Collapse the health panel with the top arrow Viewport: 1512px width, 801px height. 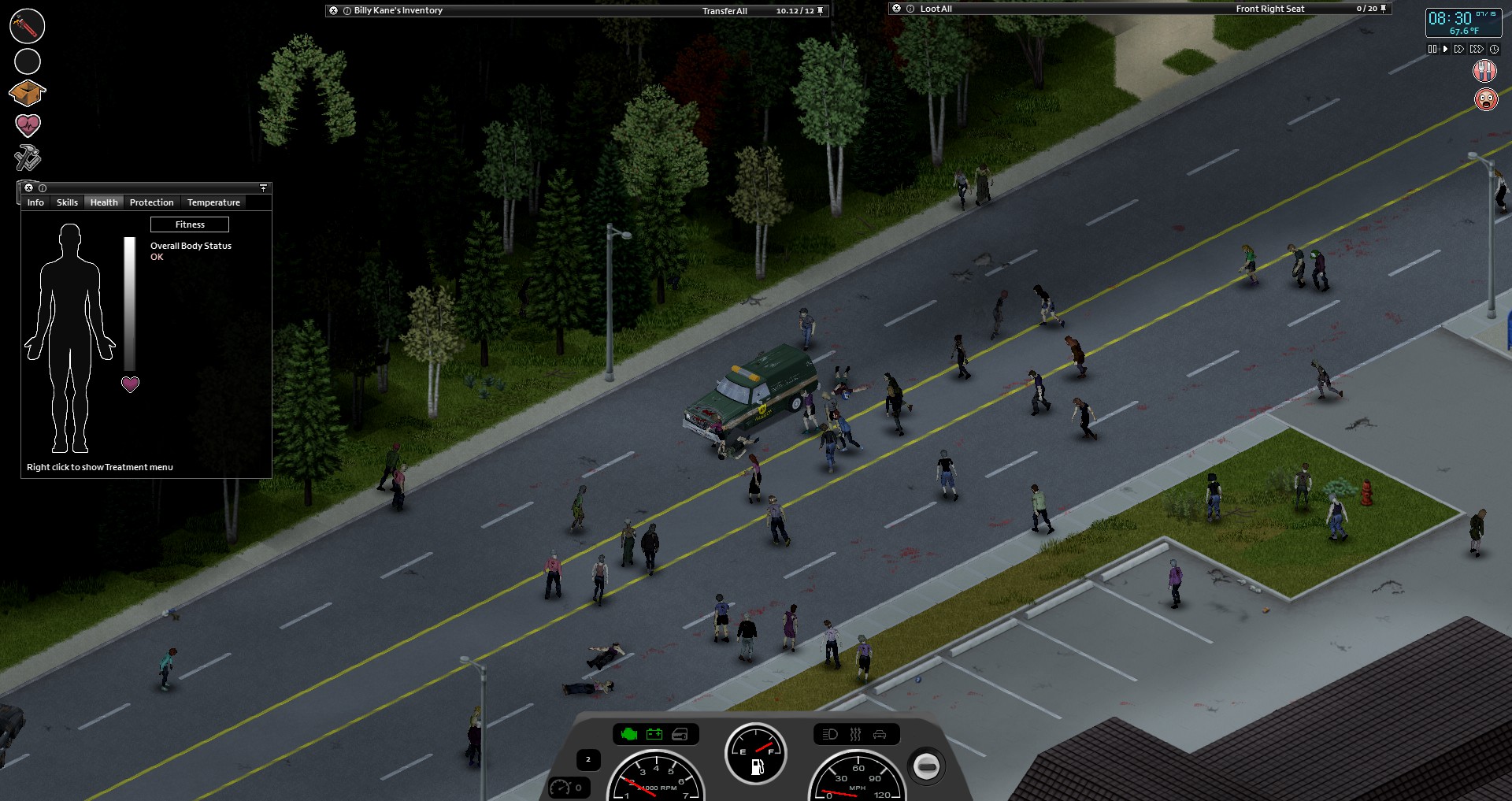(262, 188)
